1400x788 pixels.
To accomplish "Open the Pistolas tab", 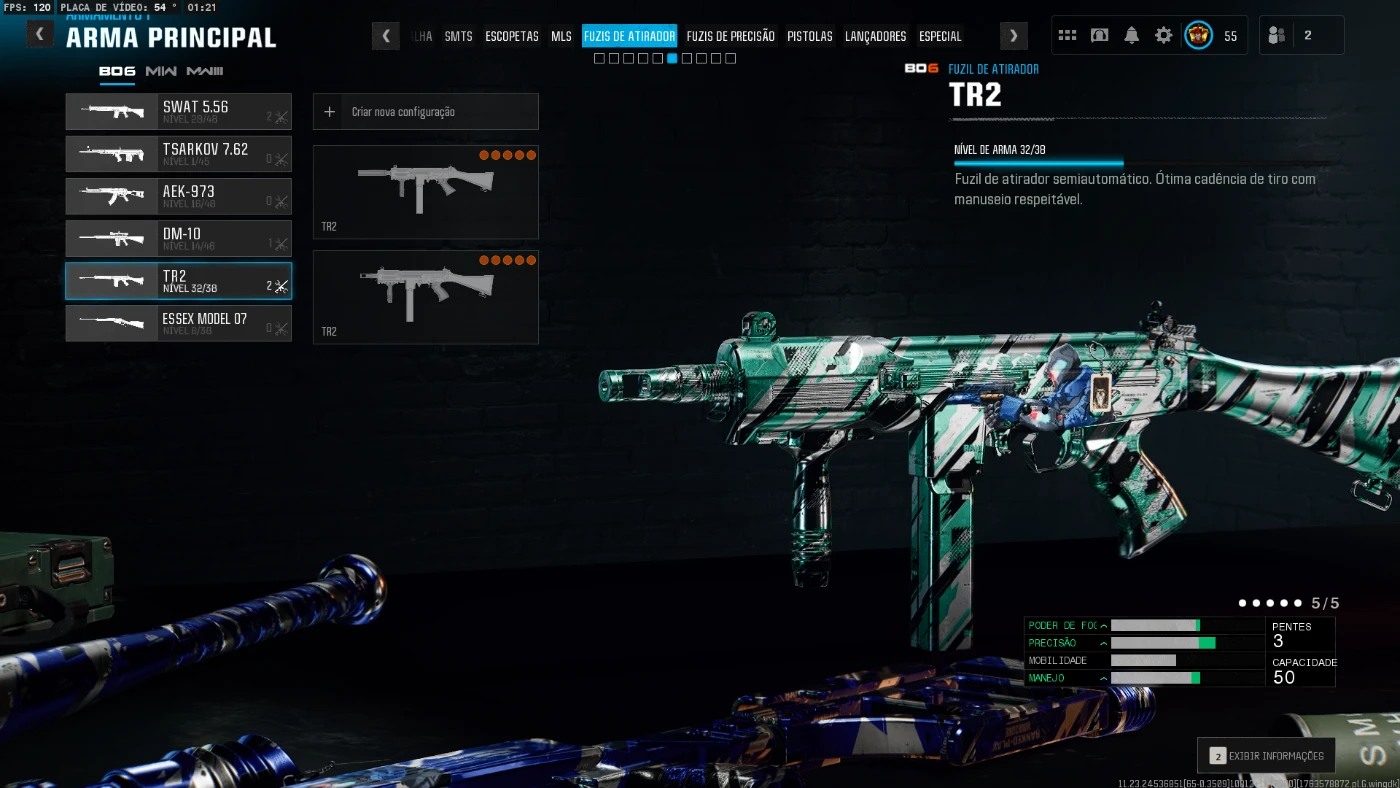I will (x=809, y=36).
